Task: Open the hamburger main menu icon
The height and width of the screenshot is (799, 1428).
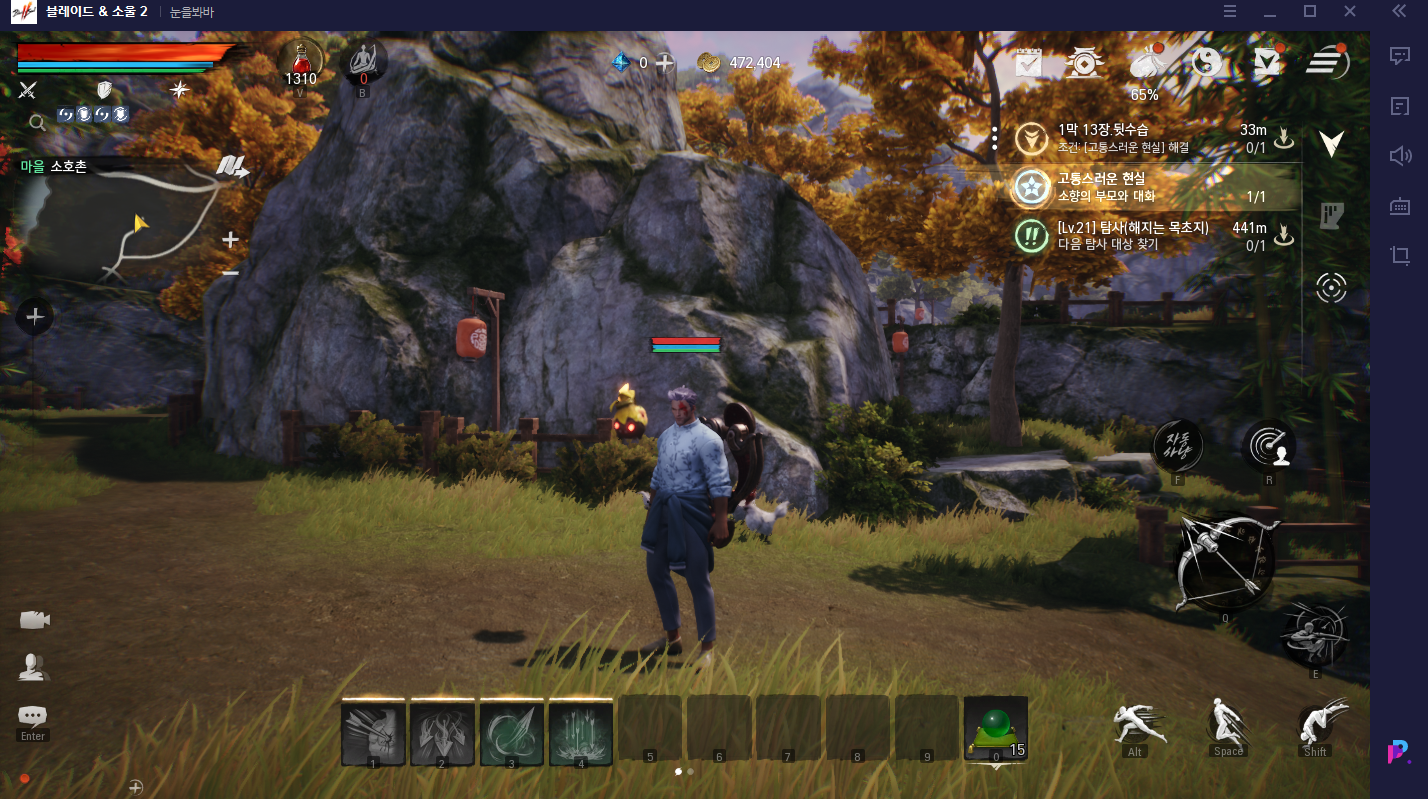Action: click(1328, 62)
